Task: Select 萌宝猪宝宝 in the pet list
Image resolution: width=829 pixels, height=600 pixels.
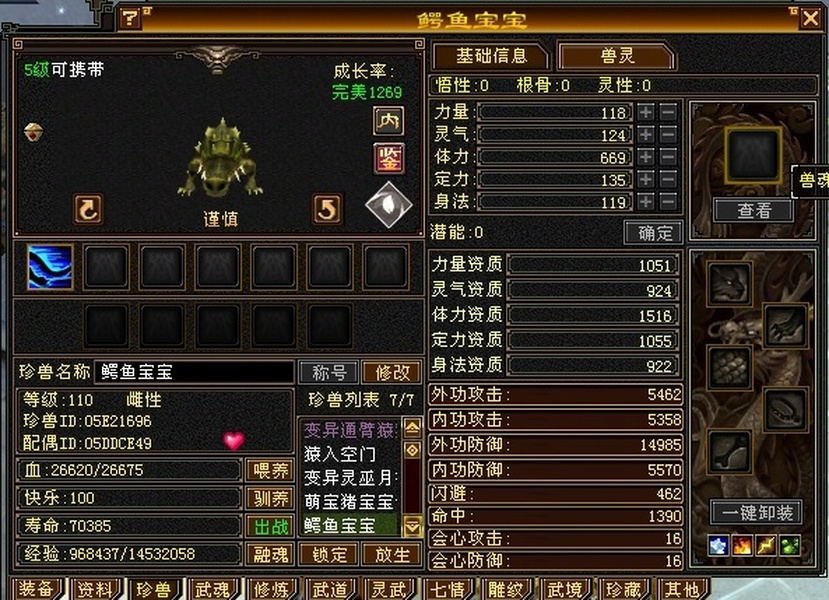Action: (350, 501)
